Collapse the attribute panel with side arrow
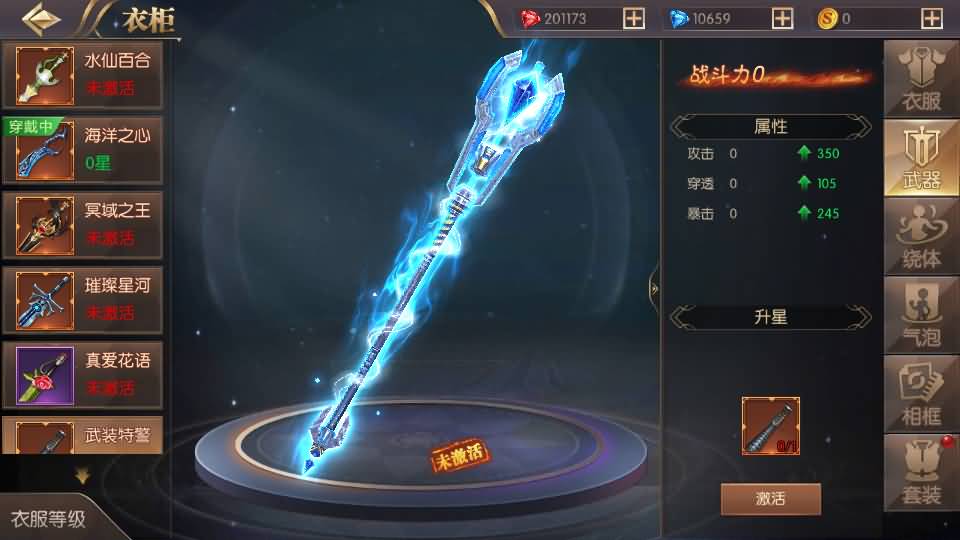The width and height of the screenshot is (960, 540). click(x=653, y=287)
